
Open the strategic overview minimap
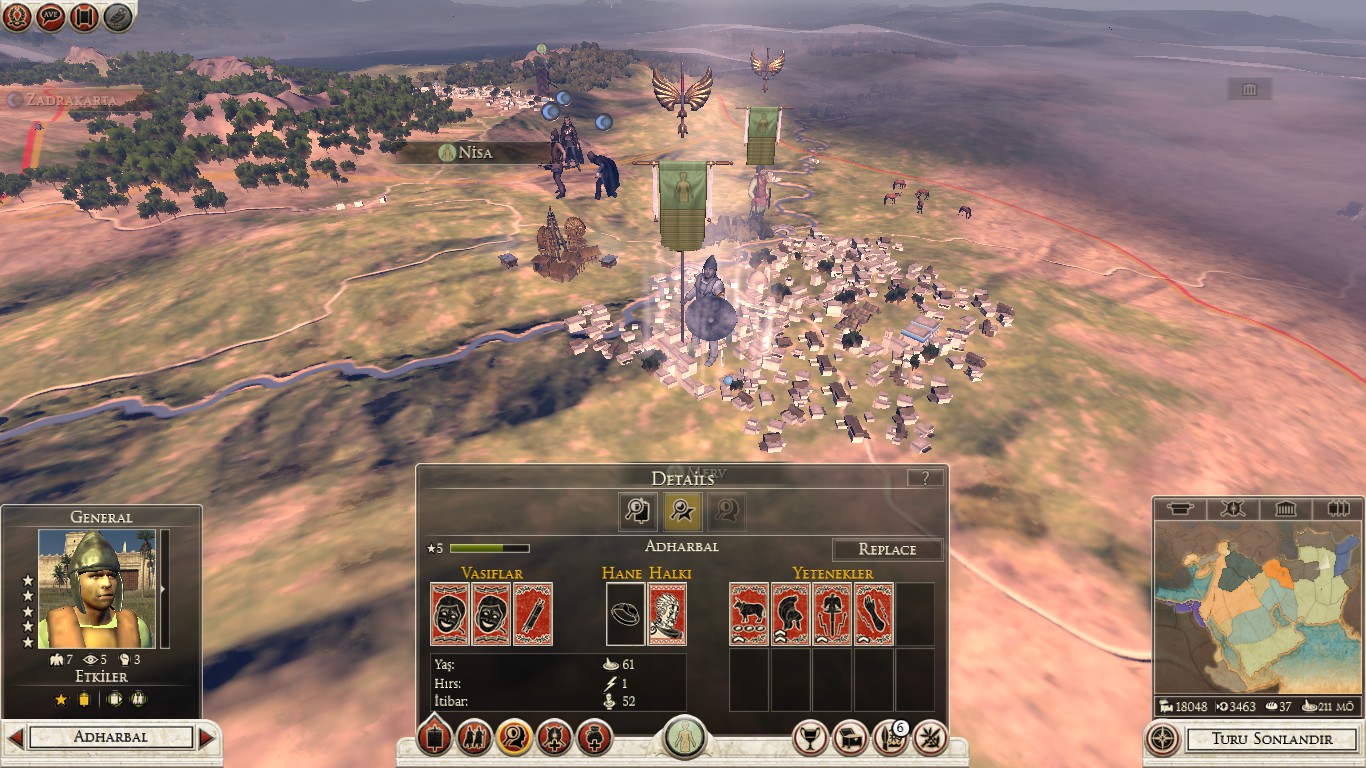[x=1257, y=608]
